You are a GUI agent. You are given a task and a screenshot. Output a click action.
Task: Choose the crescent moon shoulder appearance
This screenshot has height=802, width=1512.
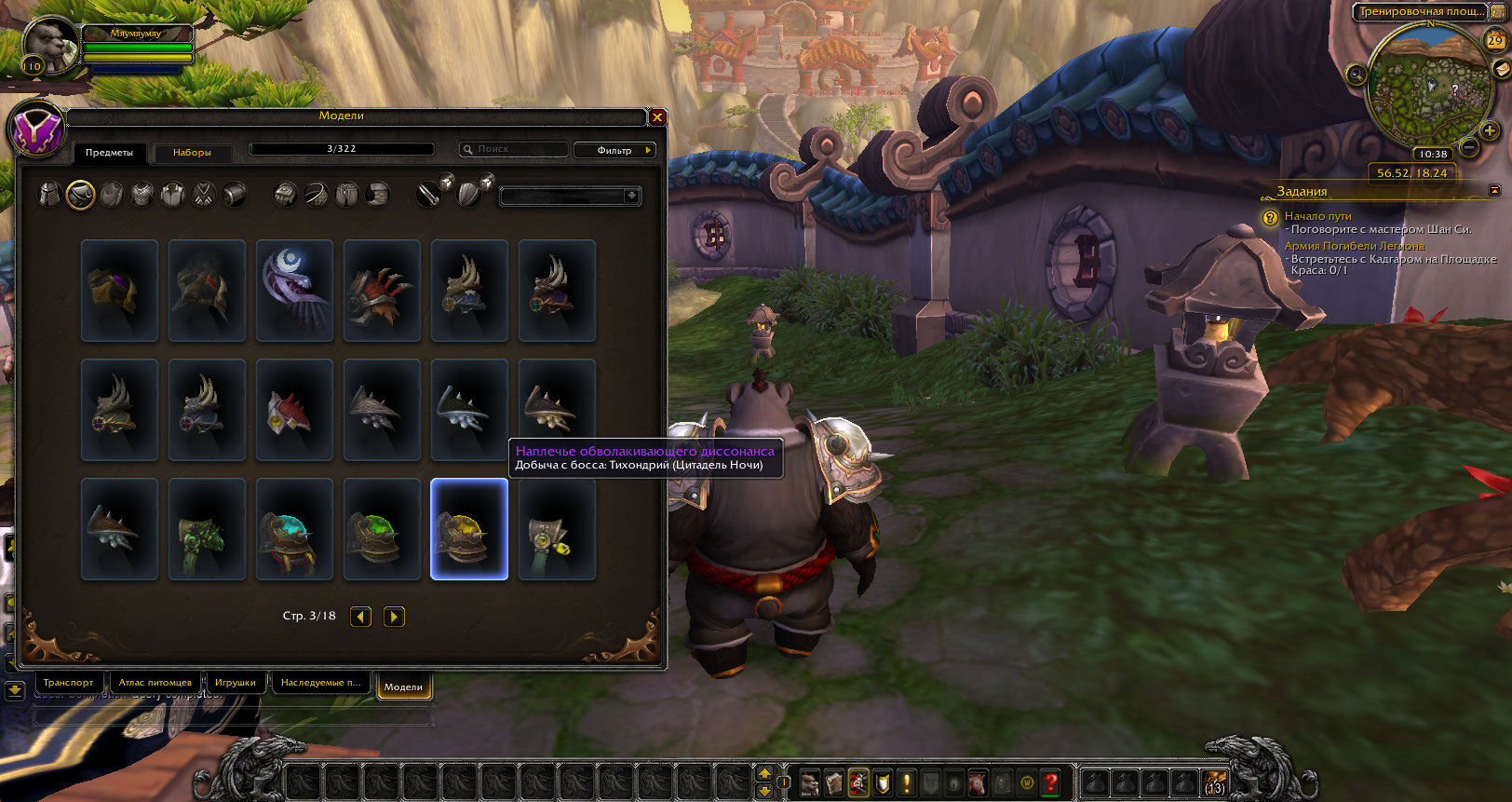(x=294, y=290)
